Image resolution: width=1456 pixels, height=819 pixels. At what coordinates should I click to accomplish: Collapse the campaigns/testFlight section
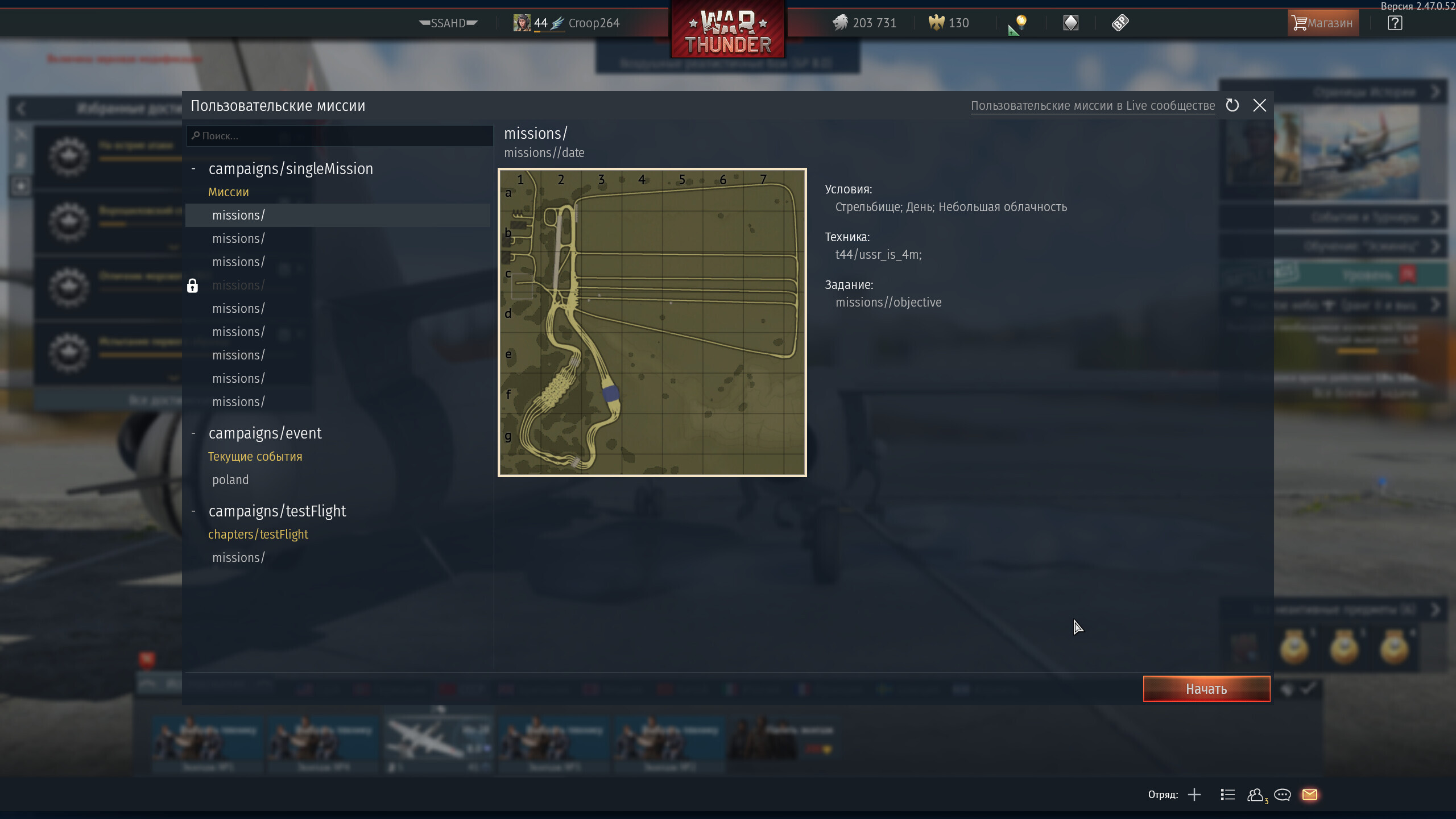(193, 511)
